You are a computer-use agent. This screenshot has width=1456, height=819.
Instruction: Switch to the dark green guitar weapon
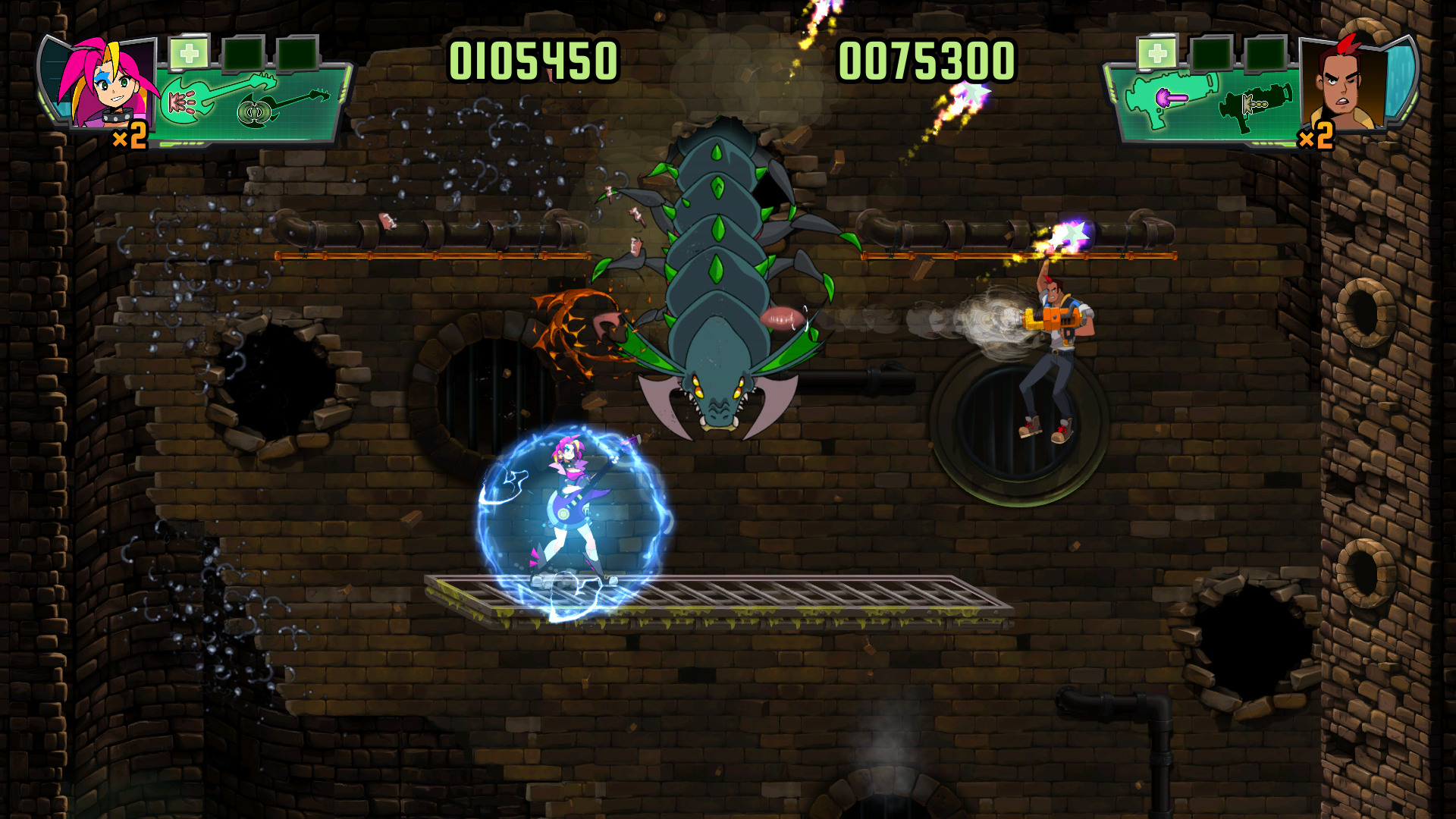(284, 108)
